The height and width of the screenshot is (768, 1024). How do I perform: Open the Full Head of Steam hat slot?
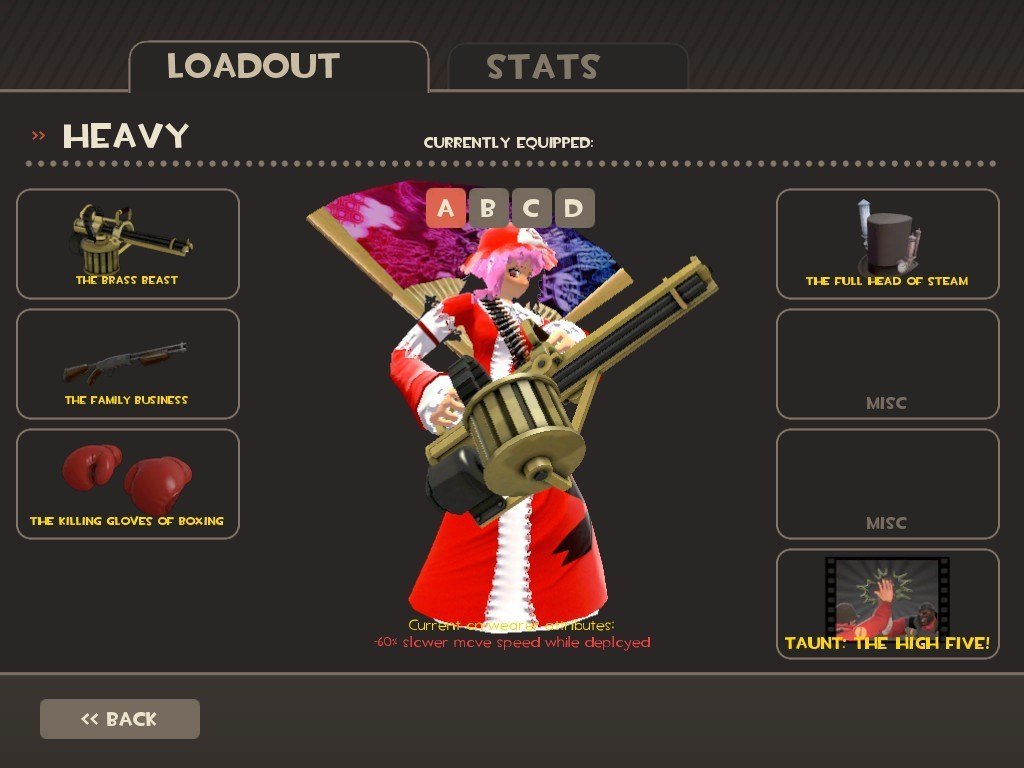[x=887, y=244]
